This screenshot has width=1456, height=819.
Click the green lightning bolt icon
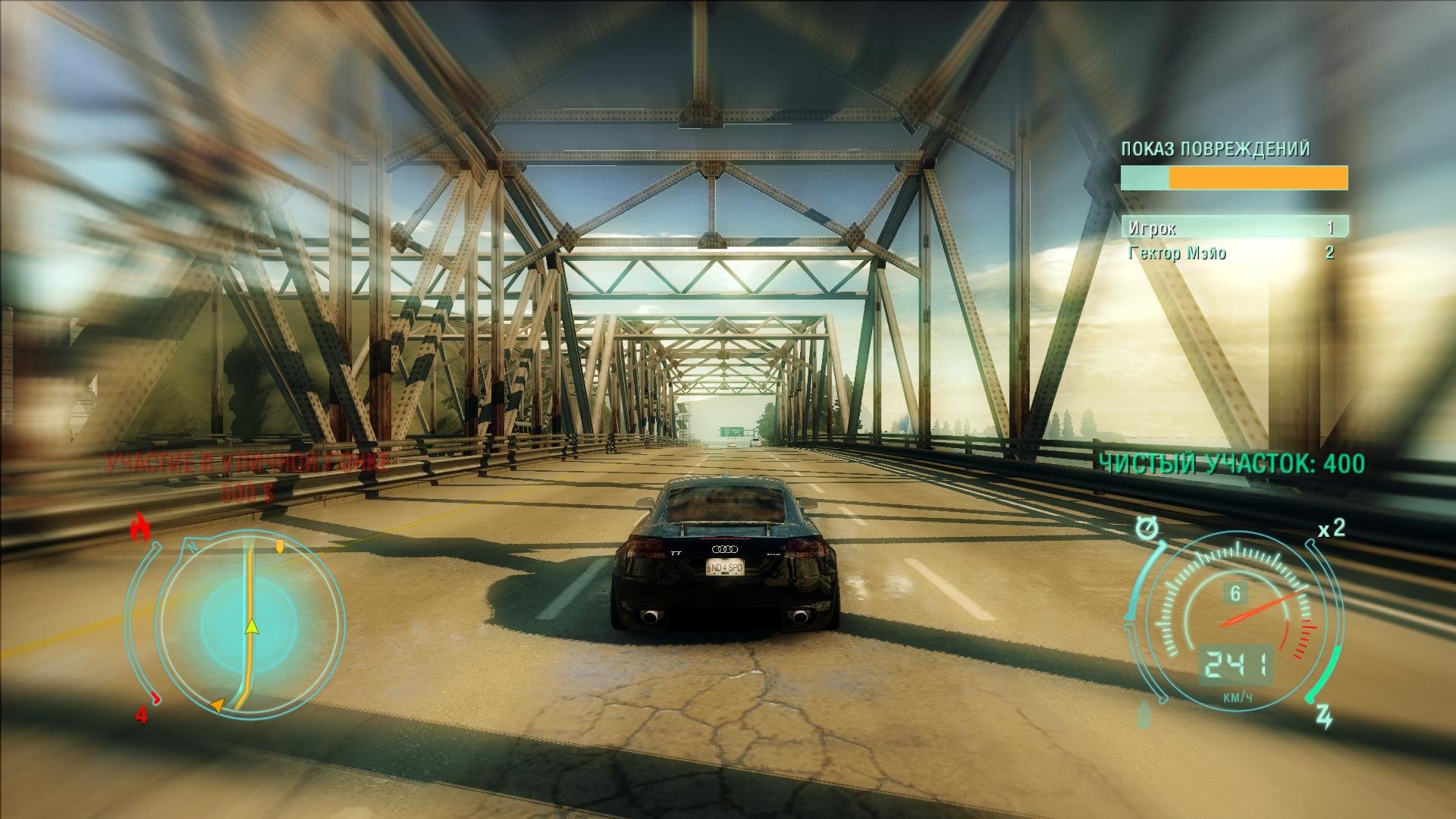pyautogui.click(x=1324, y=717)
